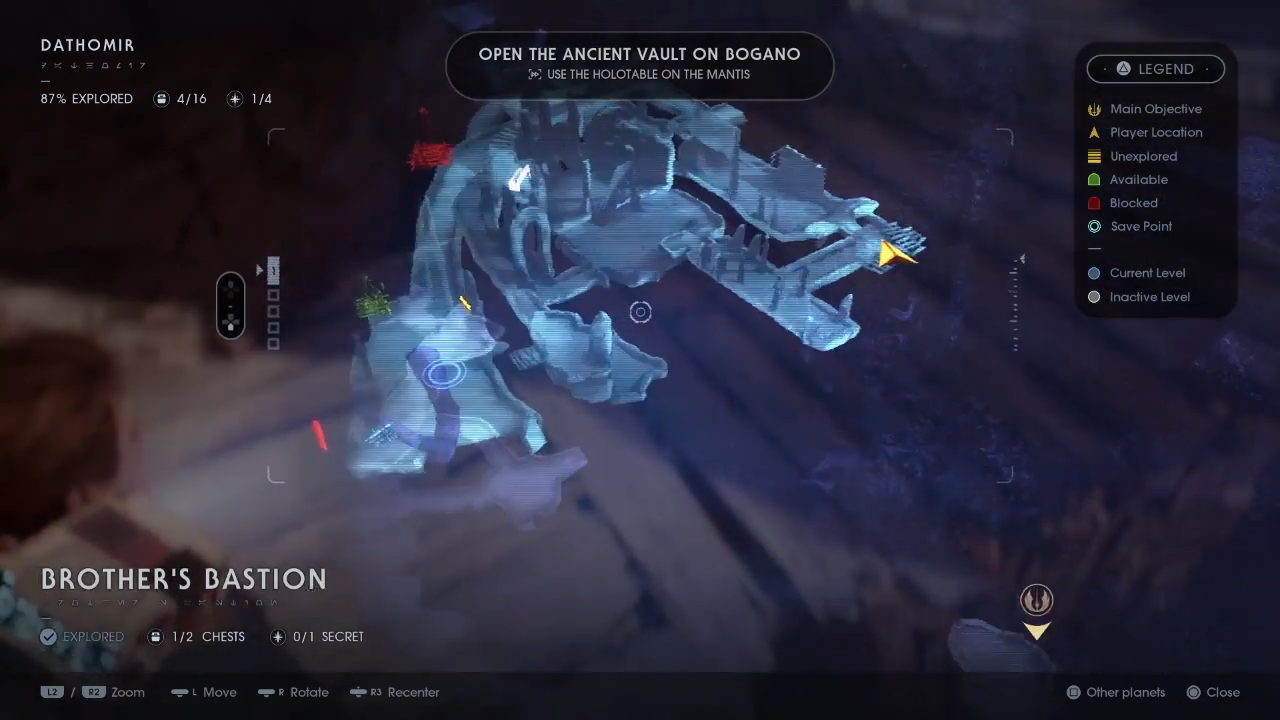Select the Brother's Bastion region label
Viewport: 1280px width, 720px height.
point(183,578)
